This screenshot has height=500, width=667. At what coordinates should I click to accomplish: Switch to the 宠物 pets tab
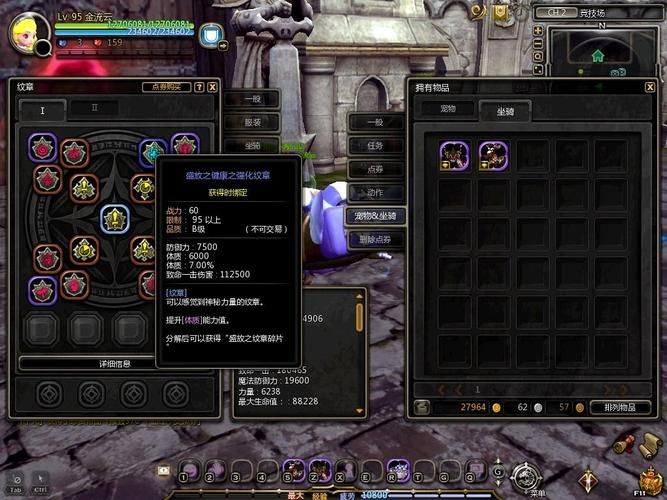(x=446, y=109)
